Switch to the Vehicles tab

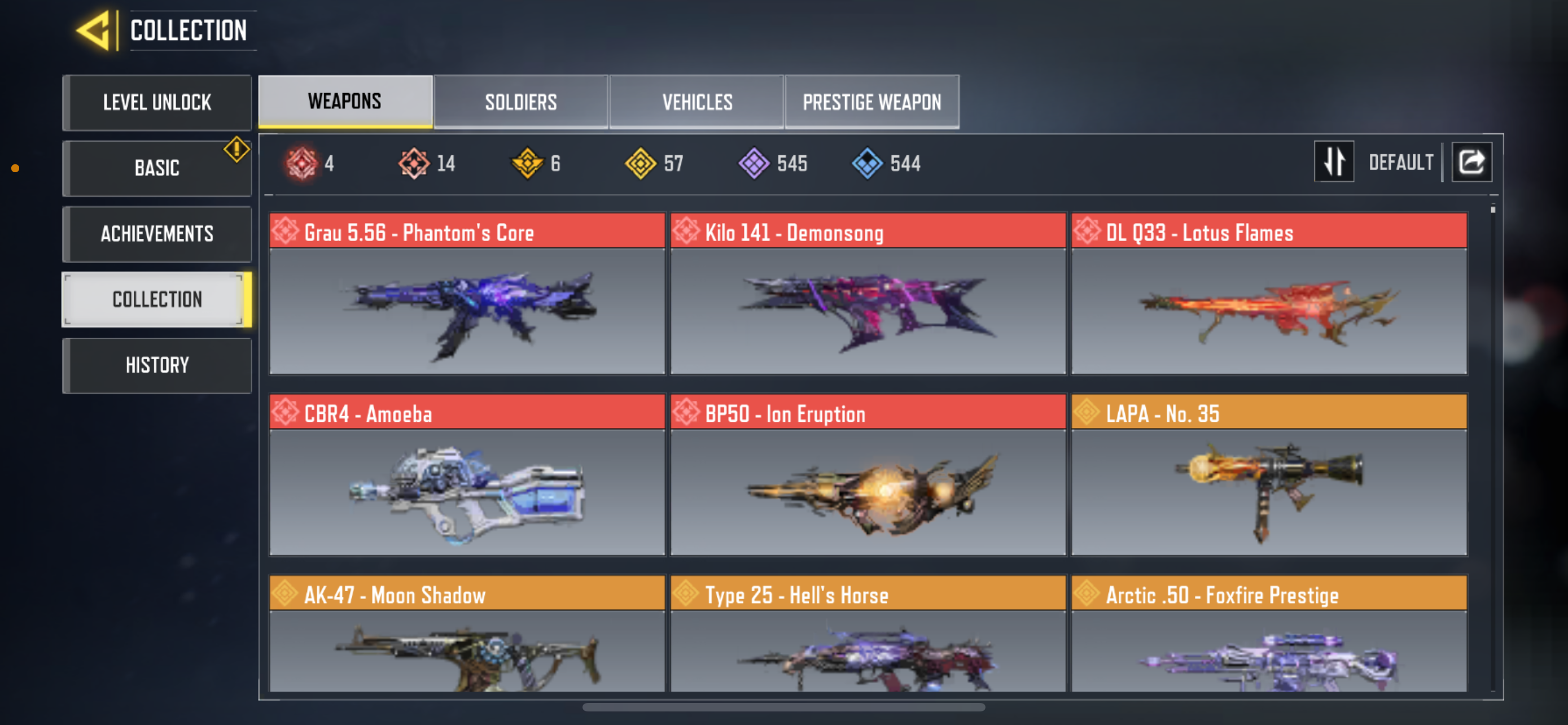point(697,102)
